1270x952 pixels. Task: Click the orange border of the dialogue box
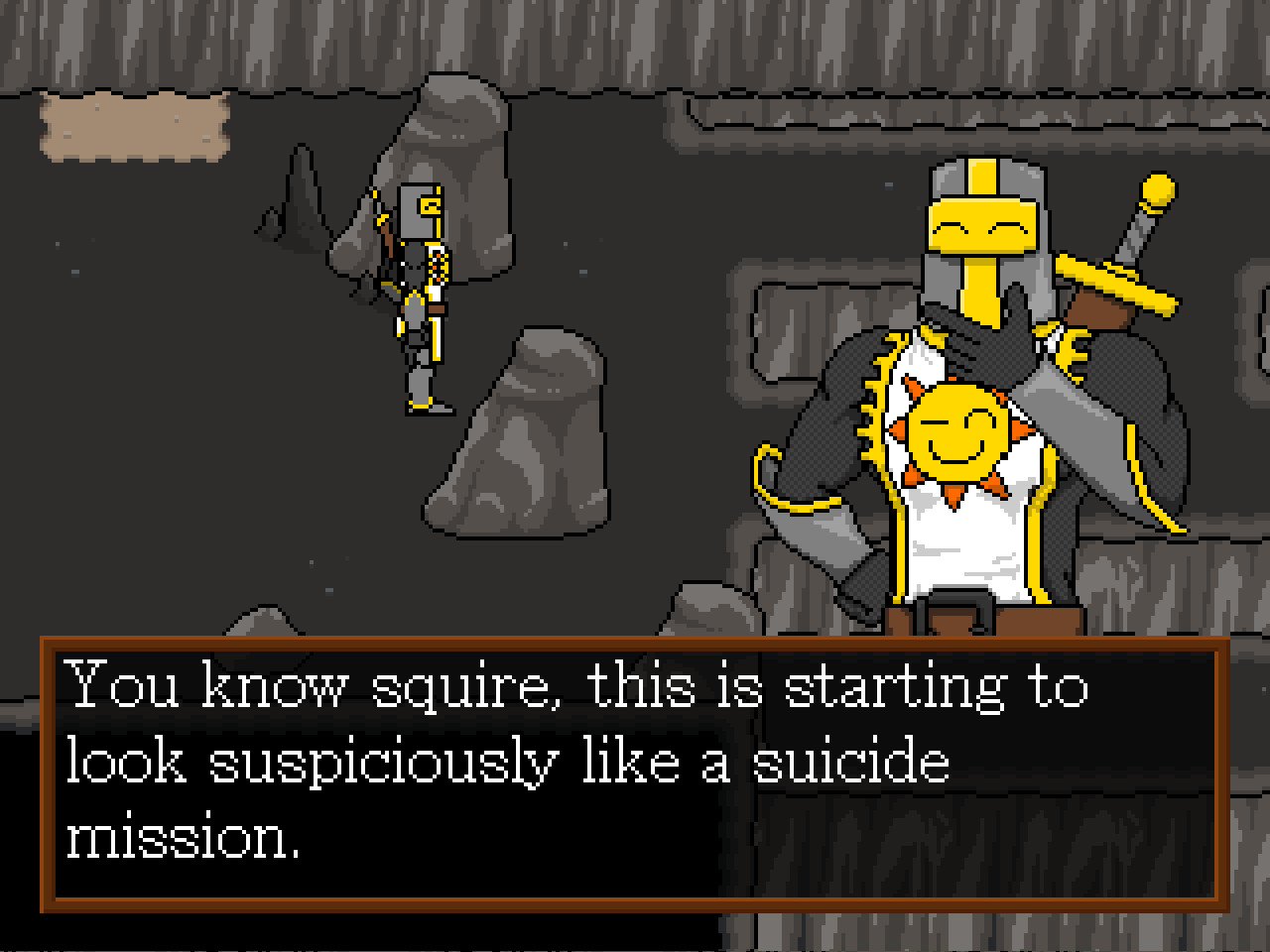tap(635, 643)
